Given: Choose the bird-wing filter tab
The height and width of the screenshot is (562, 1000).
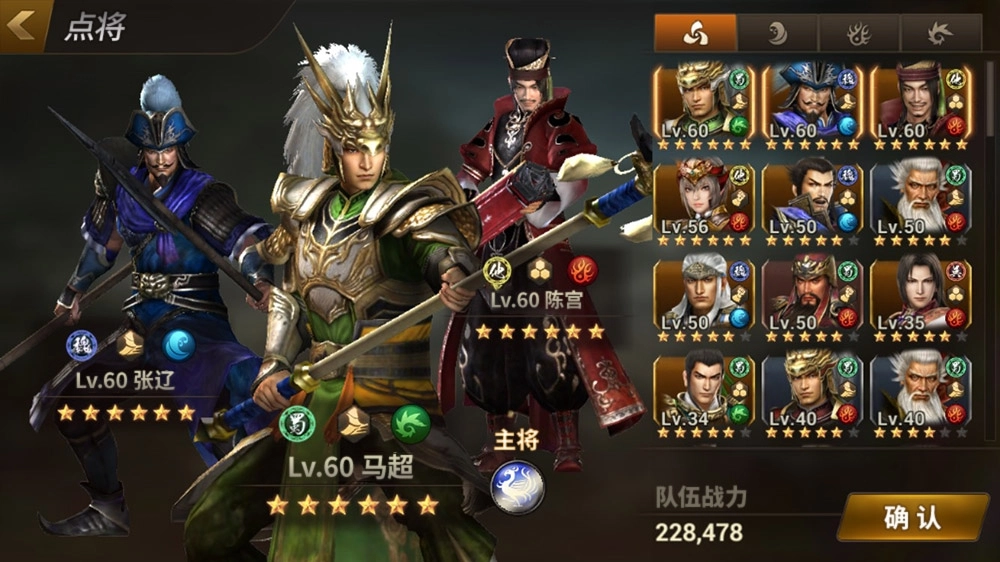Looking at the screenshot, I should pyautogui.click(x=940, y=33).
